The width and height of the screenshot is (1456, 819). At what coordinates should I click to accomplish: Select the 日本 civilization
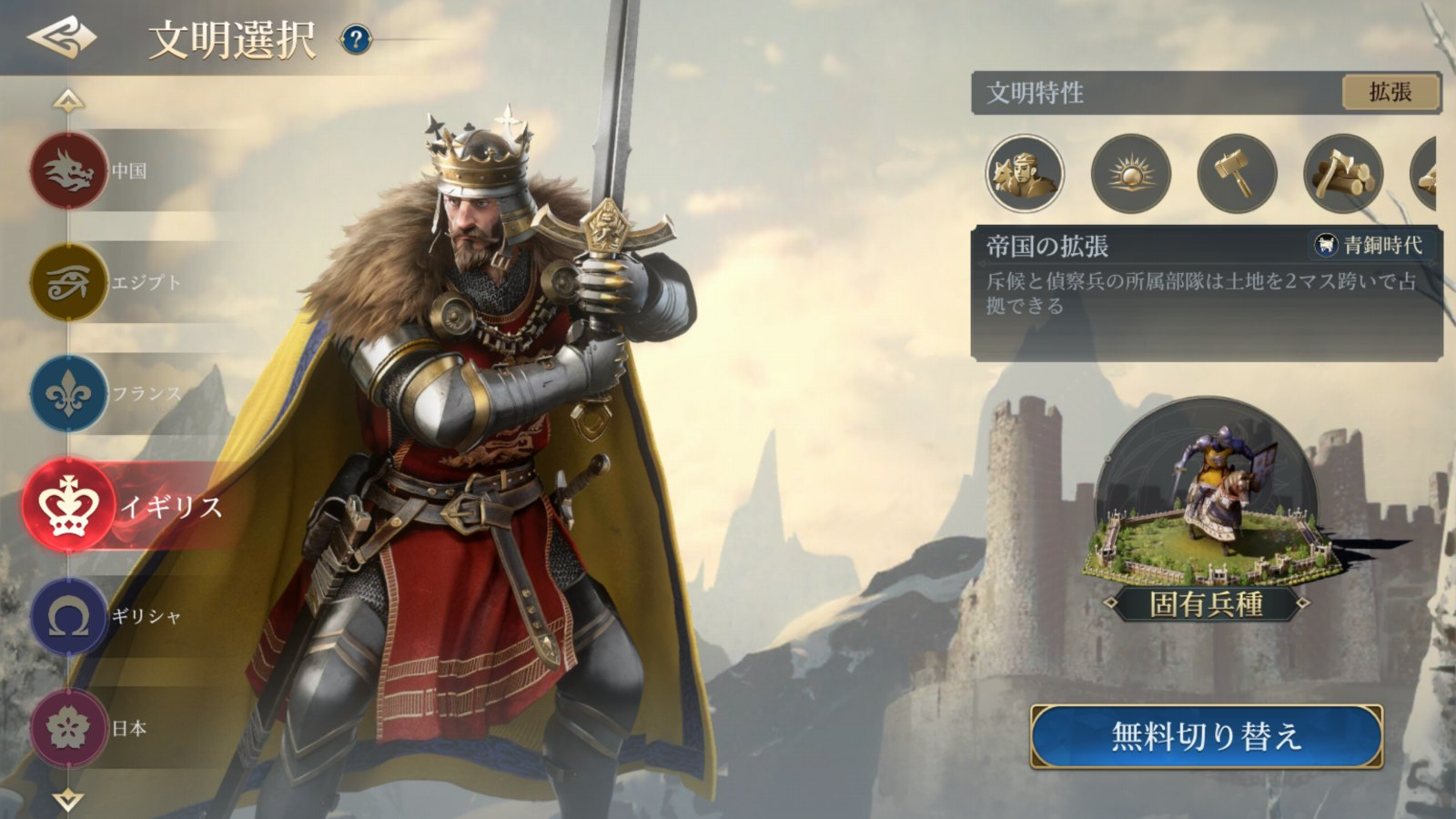69,728
